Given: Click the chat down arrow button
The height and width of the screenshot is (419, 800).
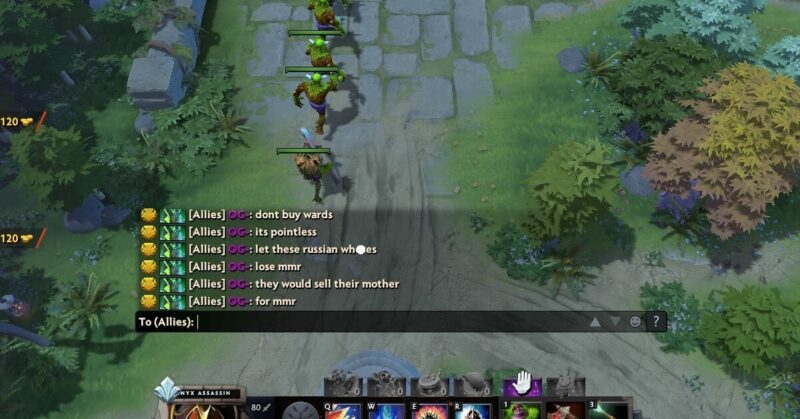Looking at the screenshot, I should (614, 322).
